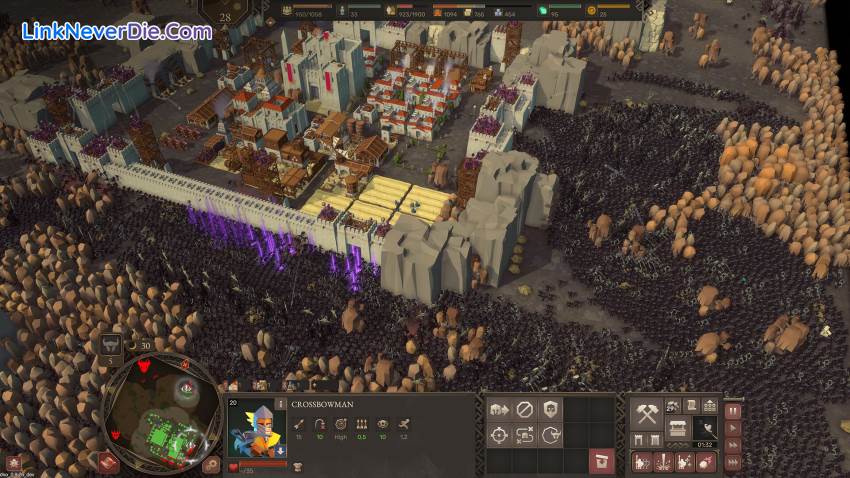The height and width of the screenshot is (478, 850).
Task: Activate the patrol route command
Action: point(525,435)
